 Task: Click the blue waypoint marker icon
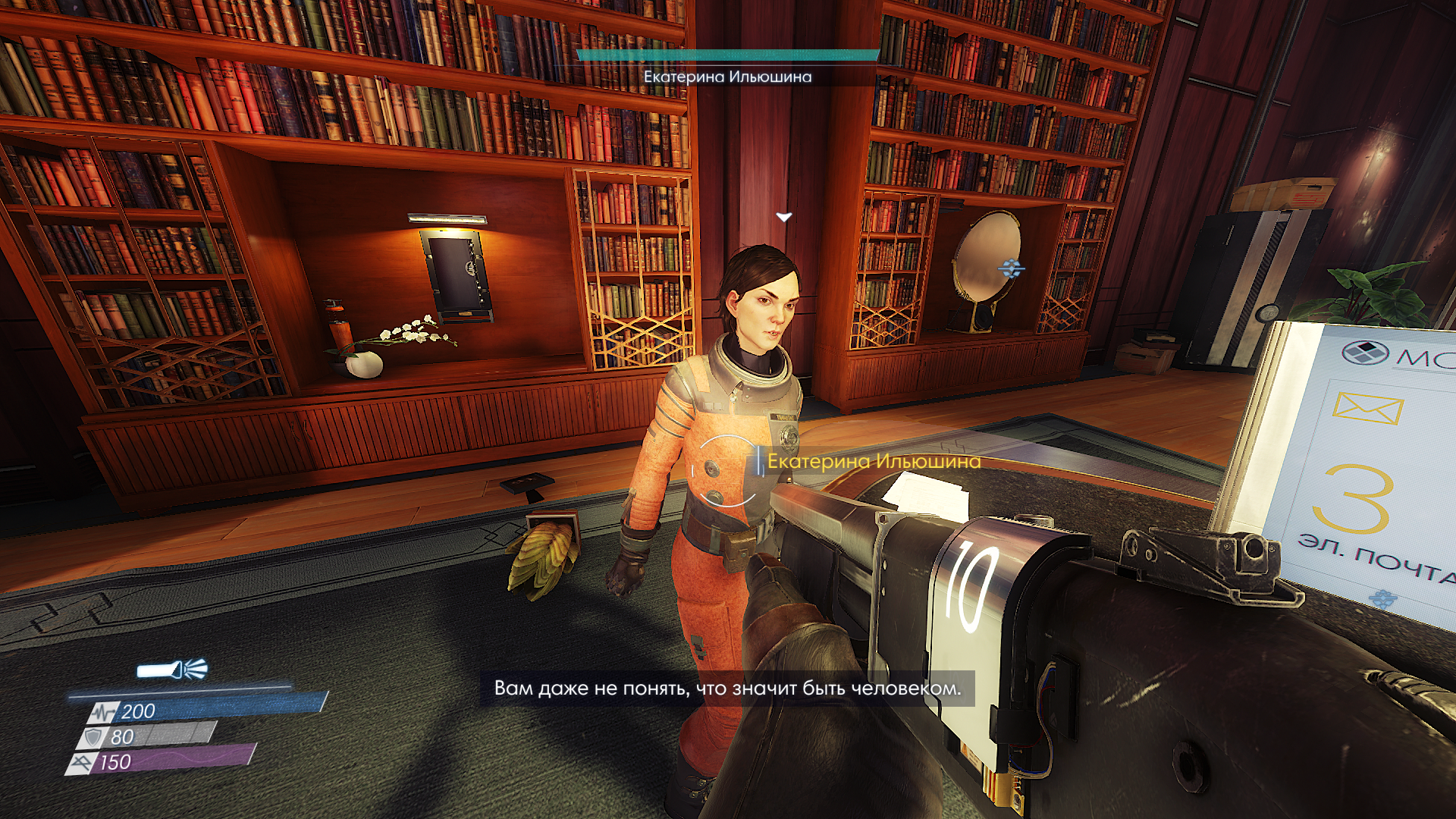(1011, 268)
